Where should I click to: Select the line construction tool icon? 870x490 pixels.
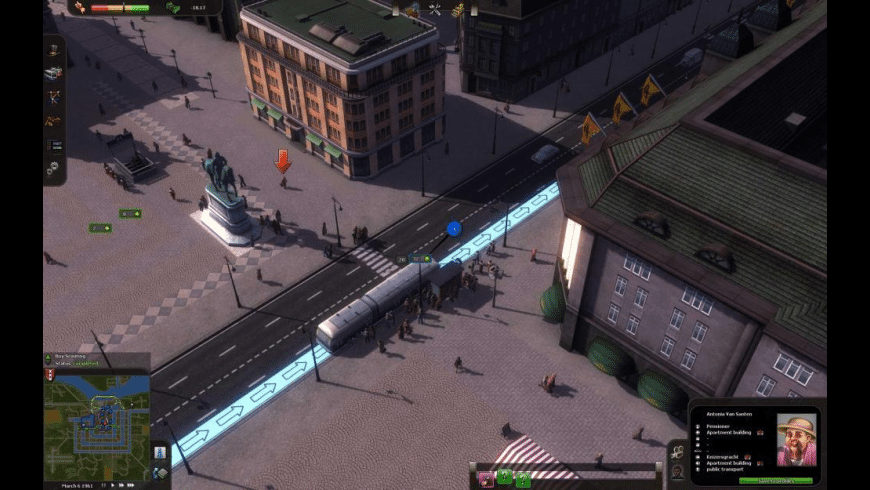[x=54, y=97]
